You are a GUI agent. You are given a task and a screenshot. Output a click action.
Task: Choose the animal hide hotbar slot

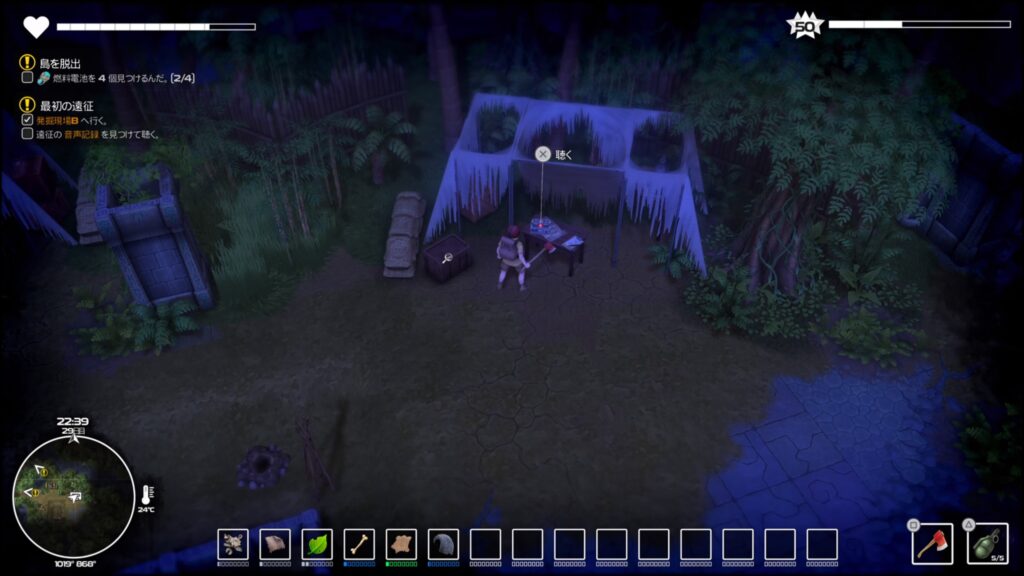[x=401, y=544]
